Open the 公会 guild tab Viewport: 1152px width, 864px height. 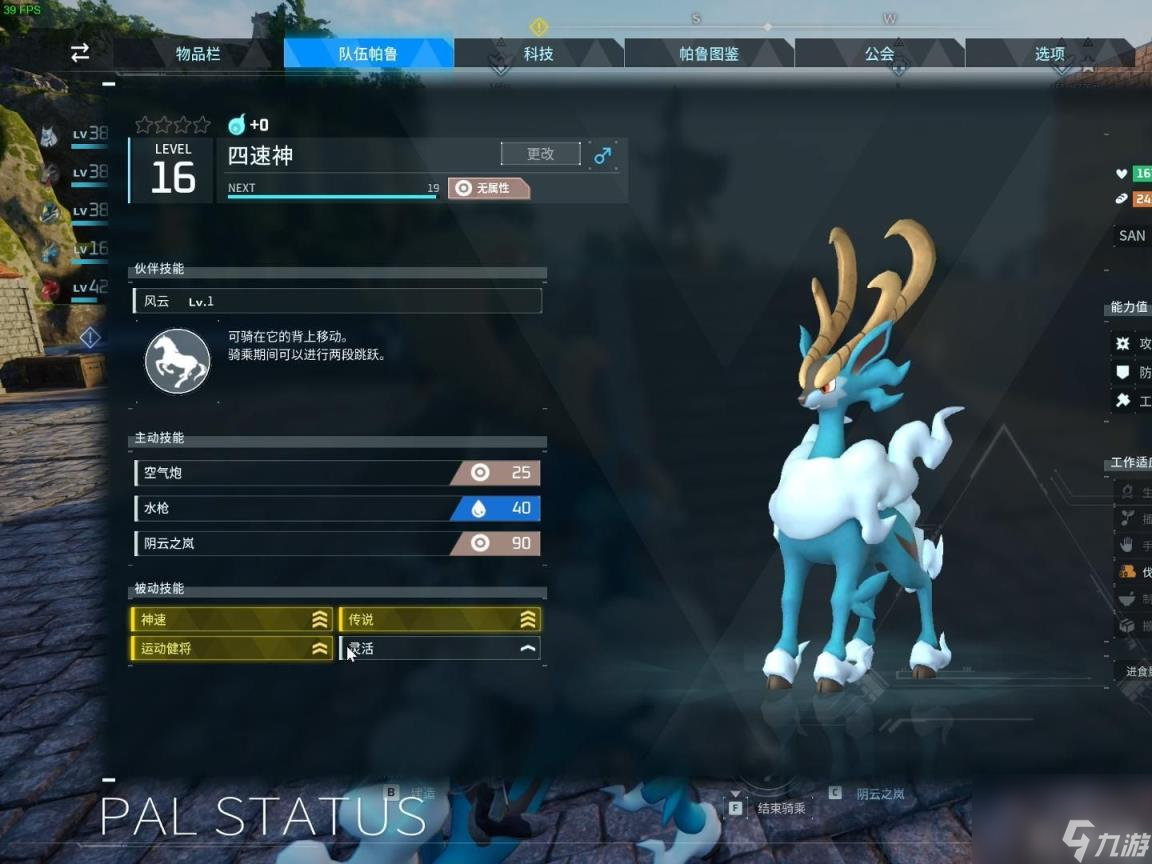[x=879, y=54]
